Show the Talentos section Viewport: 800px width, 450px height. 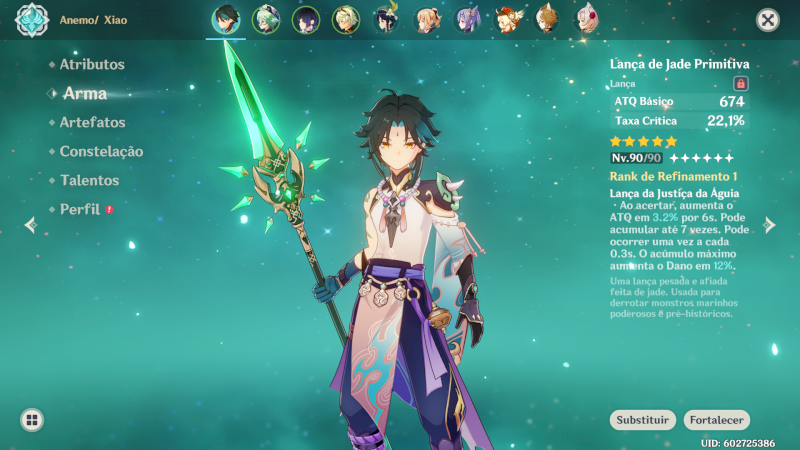tap(89, 180)
